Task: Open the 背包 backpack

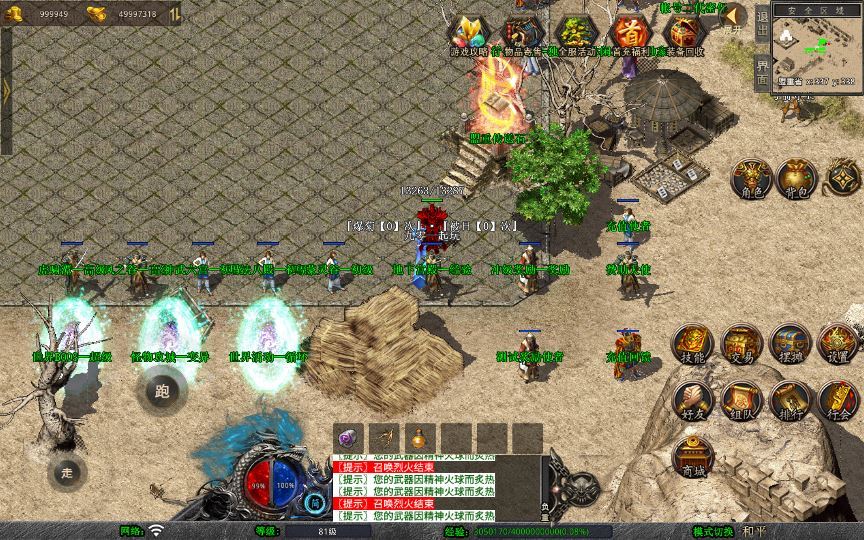Action: tap(799, 178)
